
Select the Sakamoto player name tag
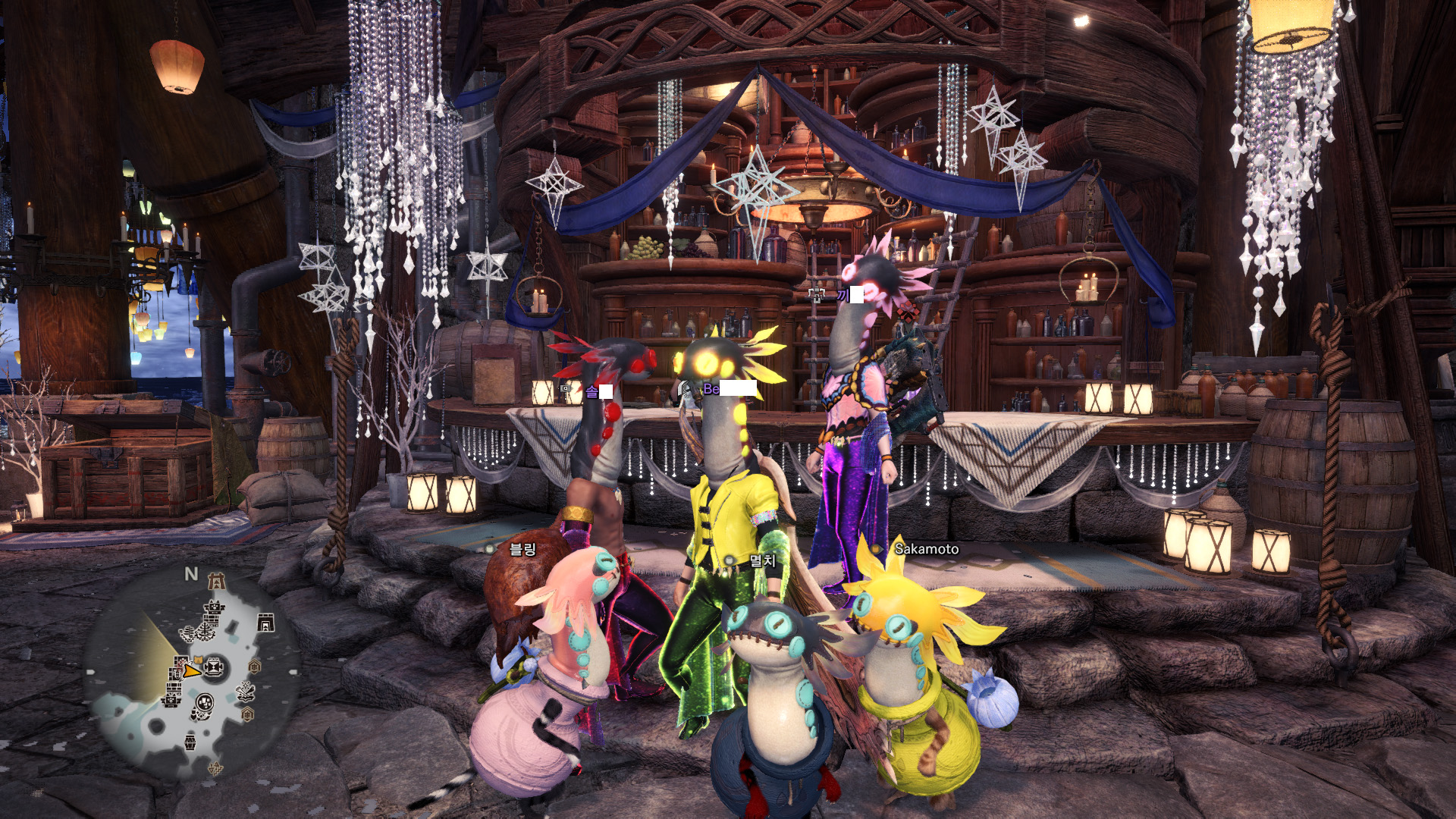pos(926,549)
